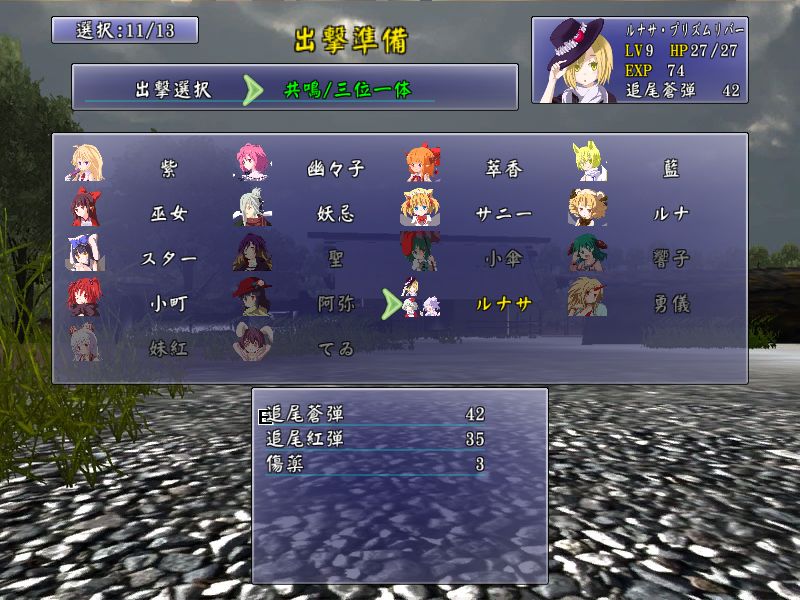
Task: Select the ルナ fairy entry
Action: tap(671, 214)
